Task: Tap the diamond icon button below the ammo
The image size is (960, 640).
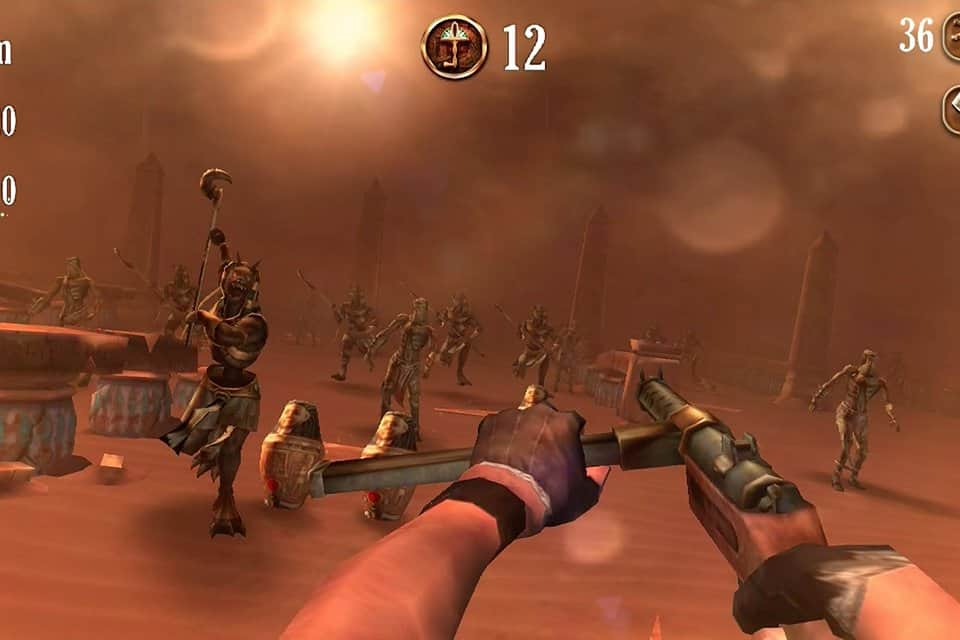Action: tap(952, 109)
